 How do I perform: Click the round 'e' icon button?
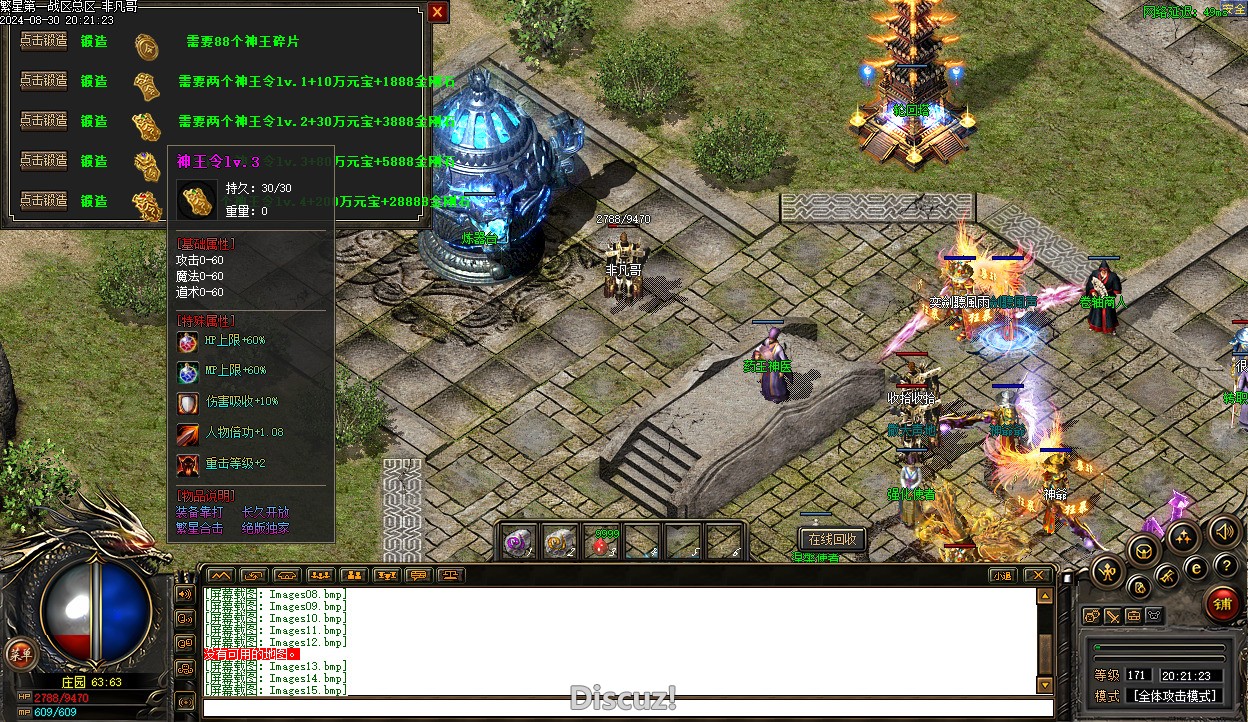click(1196, 568)
